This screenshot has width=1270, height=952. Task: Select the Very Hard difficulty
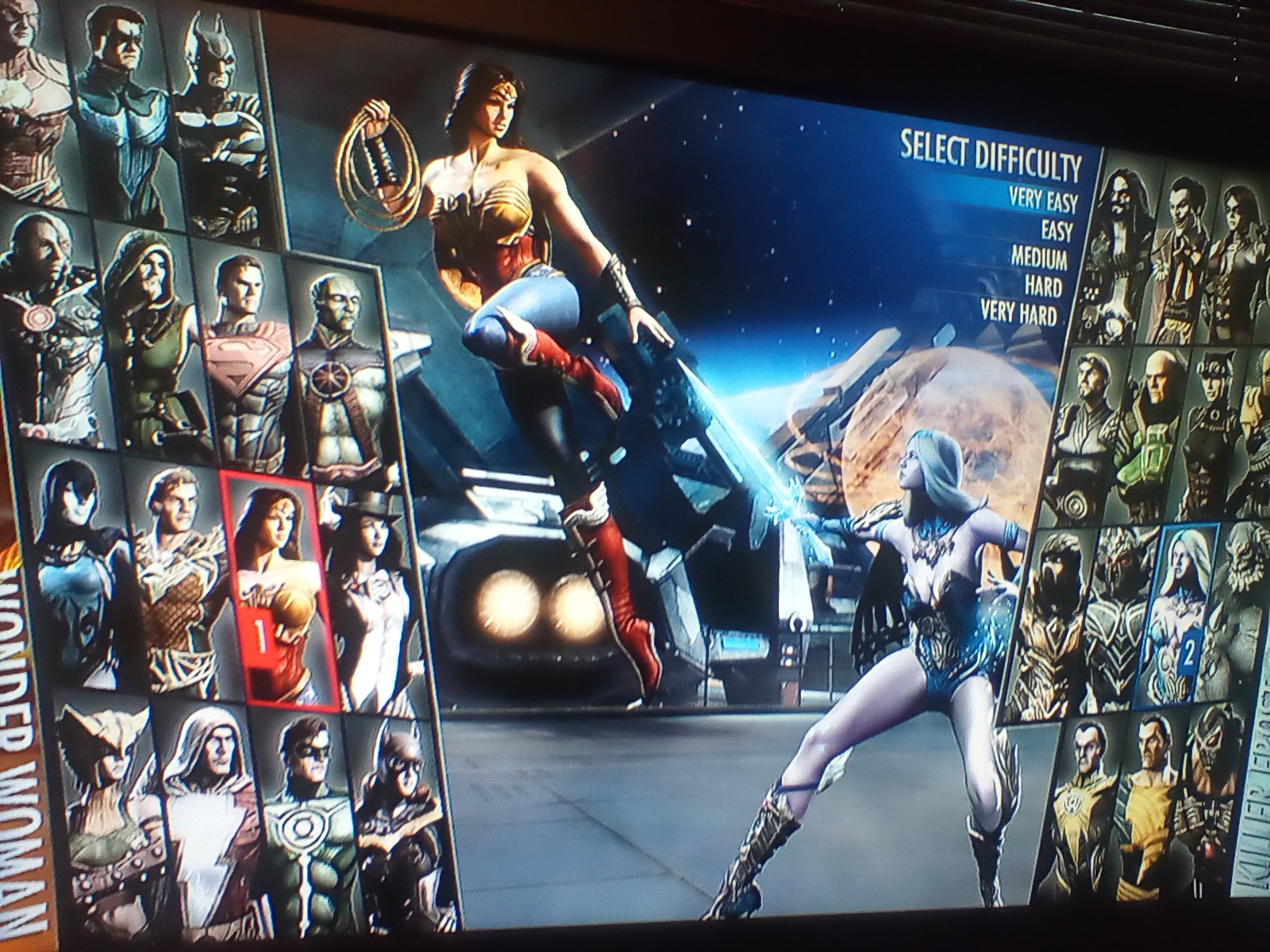point(1018,311)
